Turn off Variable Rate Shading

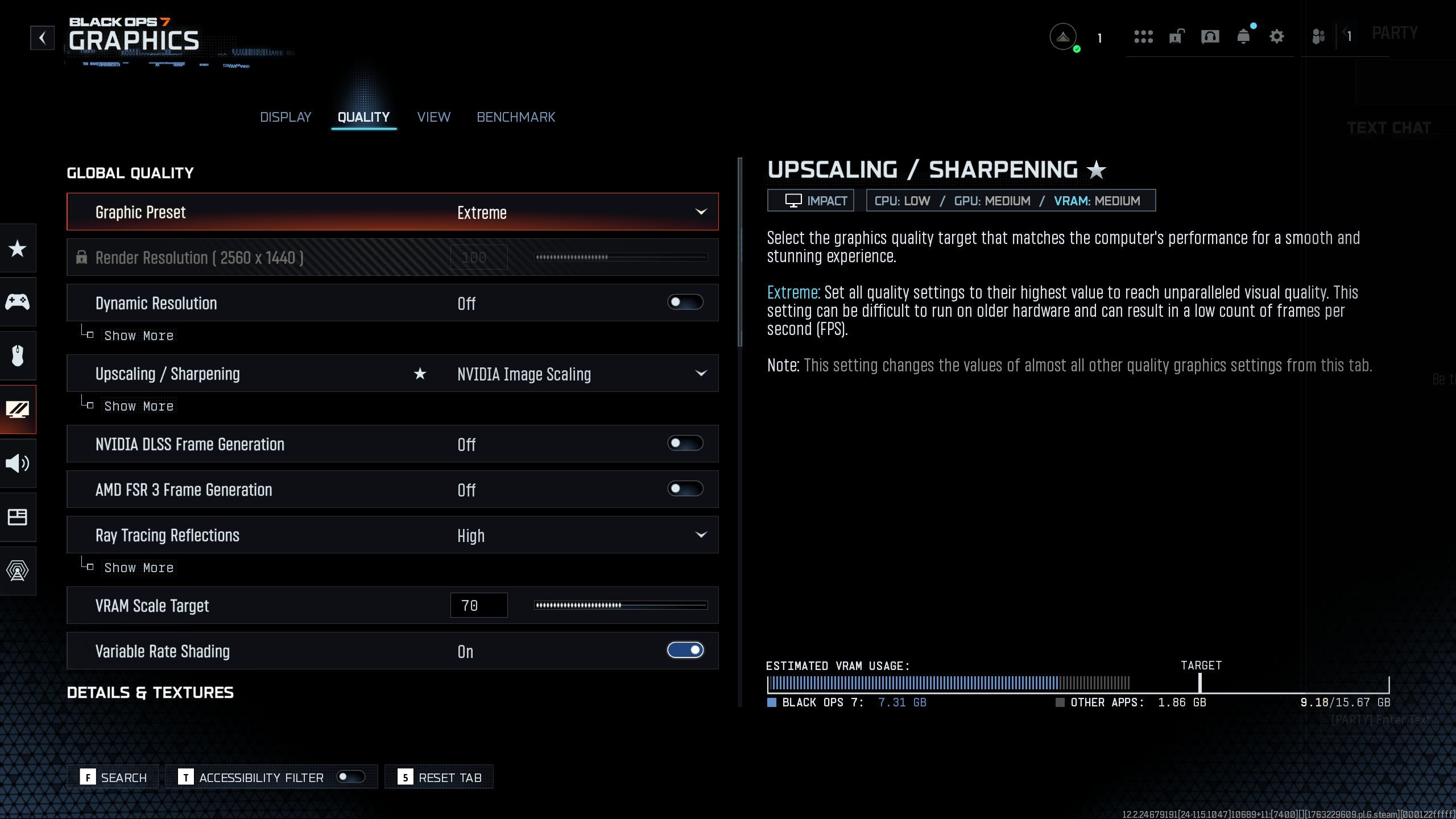point(685,651)
